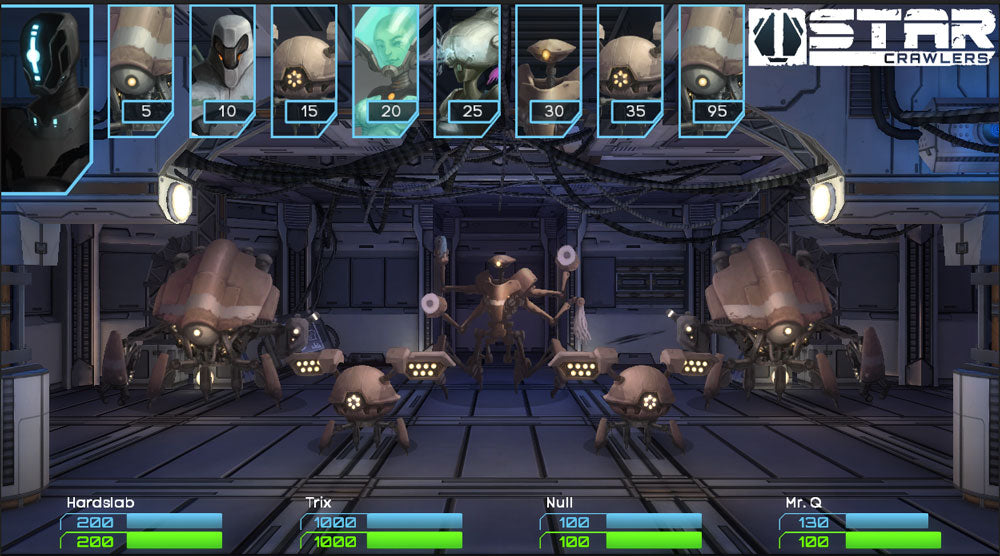Choose party member Trix

coord(319,503)
